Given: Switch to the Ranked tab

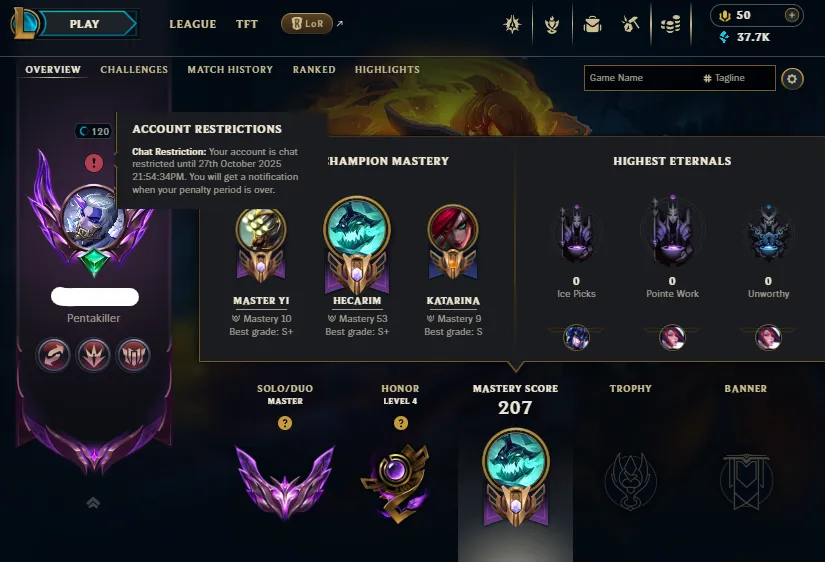Looking at the screenshot, I should coord(314,70).
